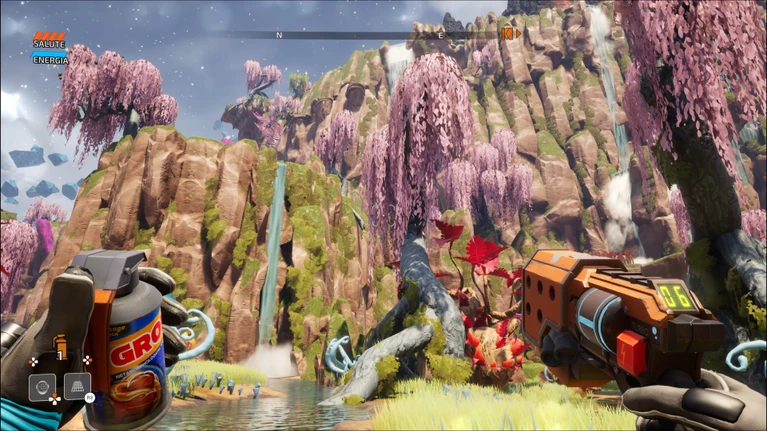The width and height of the screenshot is (767, 431).
Task: Activate the round scanner visor slot
Action: (42, 385)
